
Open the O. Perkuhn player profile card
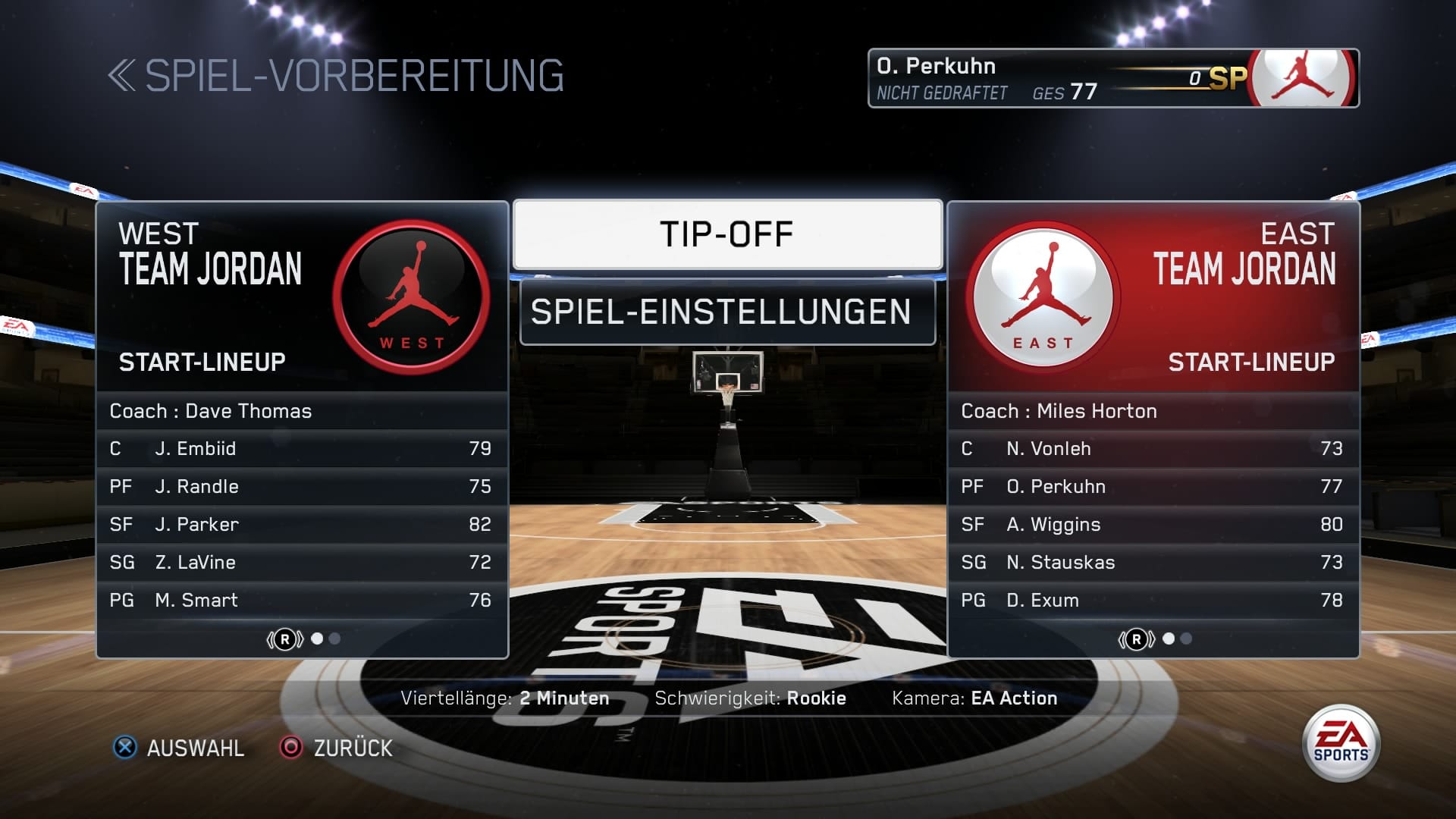pos(1112,78)
